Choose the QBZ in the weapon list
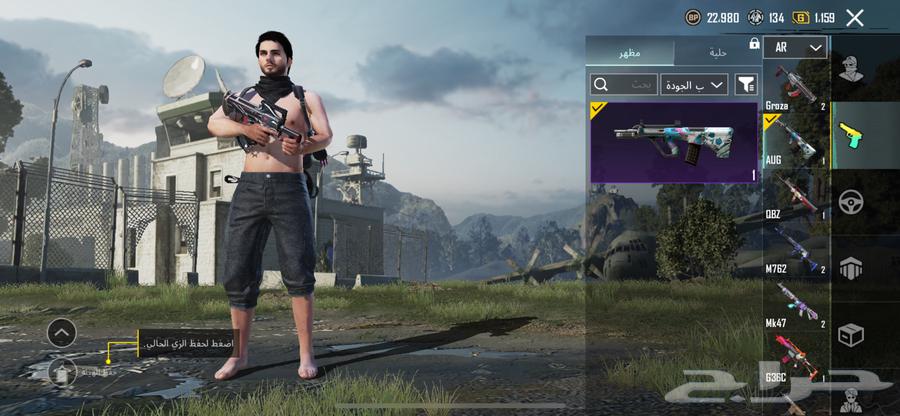The image size is (900, 416). 796,197
